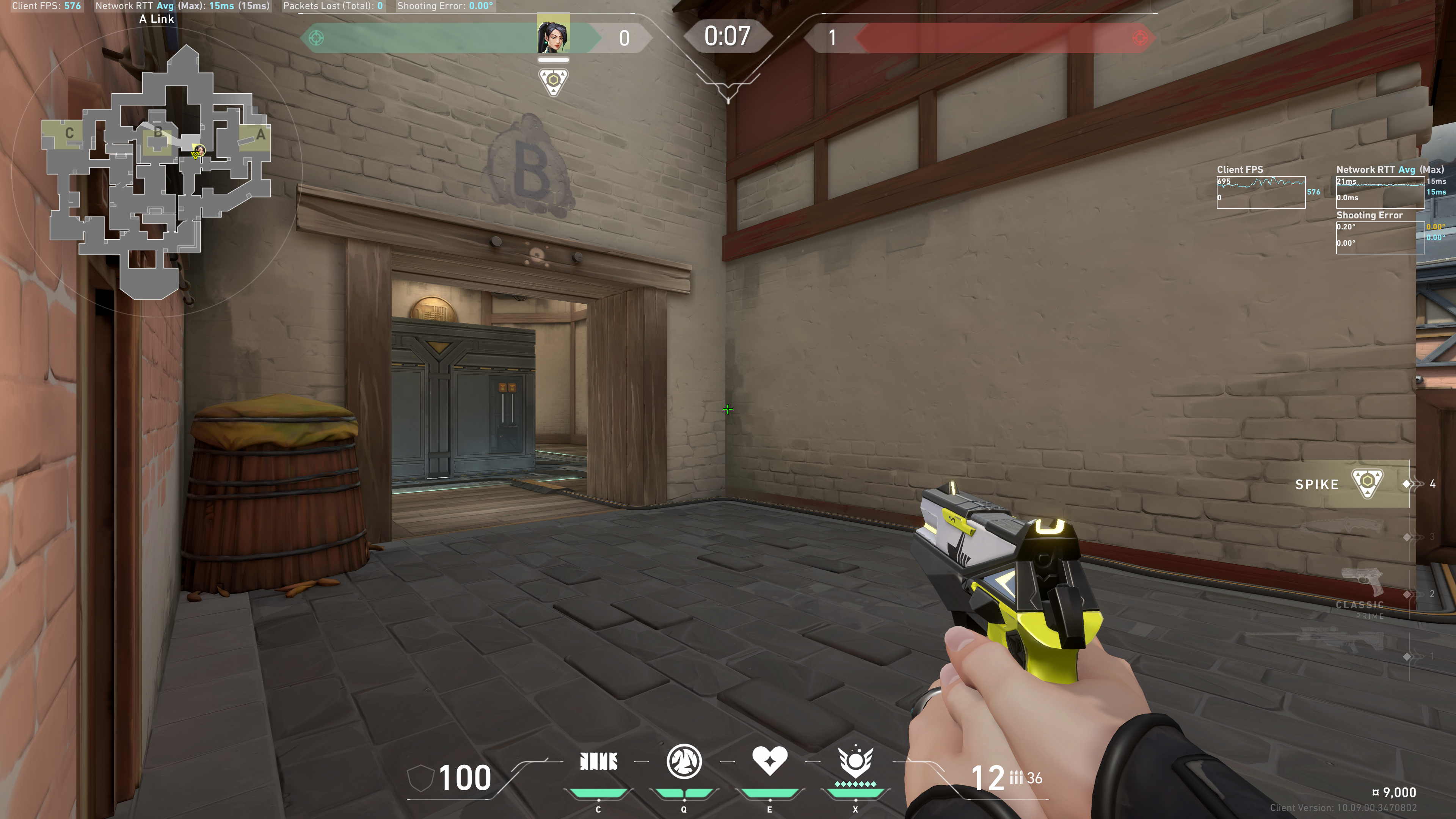Click the Network RTT performance graph
This screenshot has width=1456, height=819.
coord(1380,192)
